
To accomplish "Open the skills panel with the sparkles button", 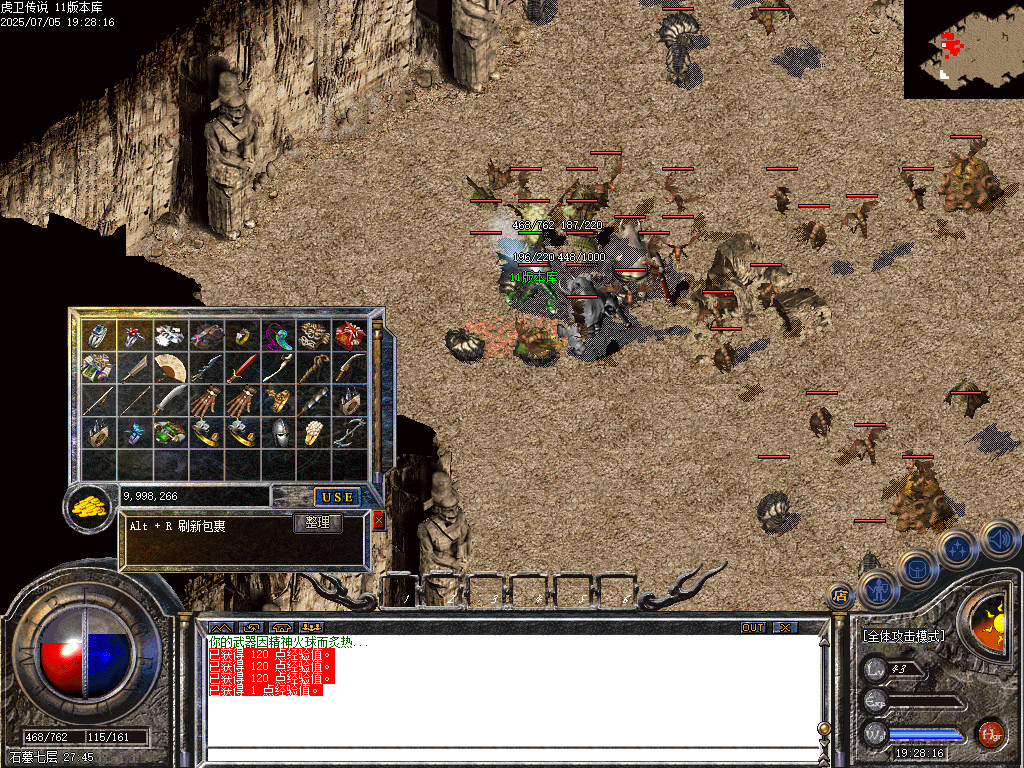I will coord(956,549).
